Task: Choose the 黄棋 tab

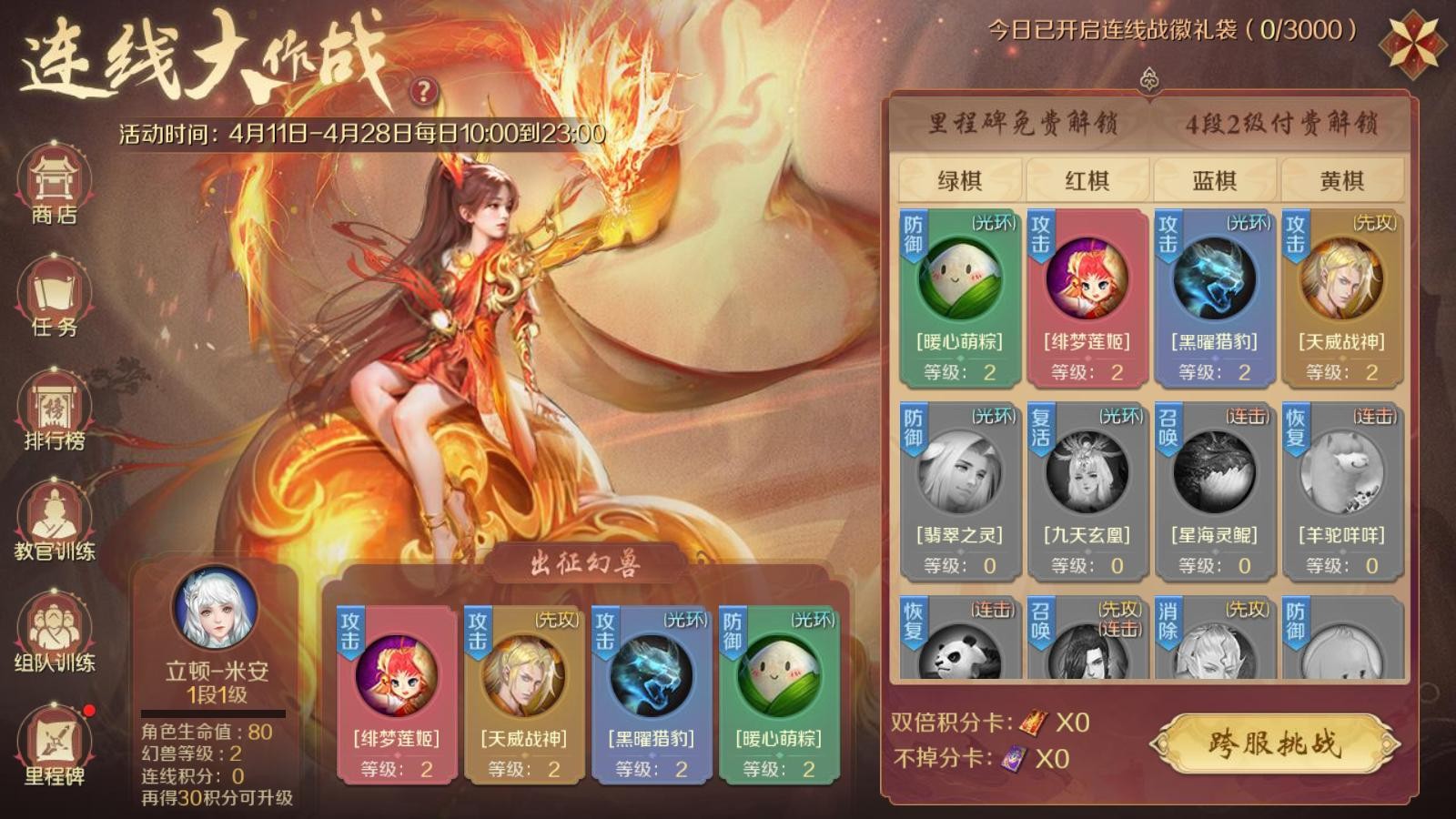Action: (1341, 180)
